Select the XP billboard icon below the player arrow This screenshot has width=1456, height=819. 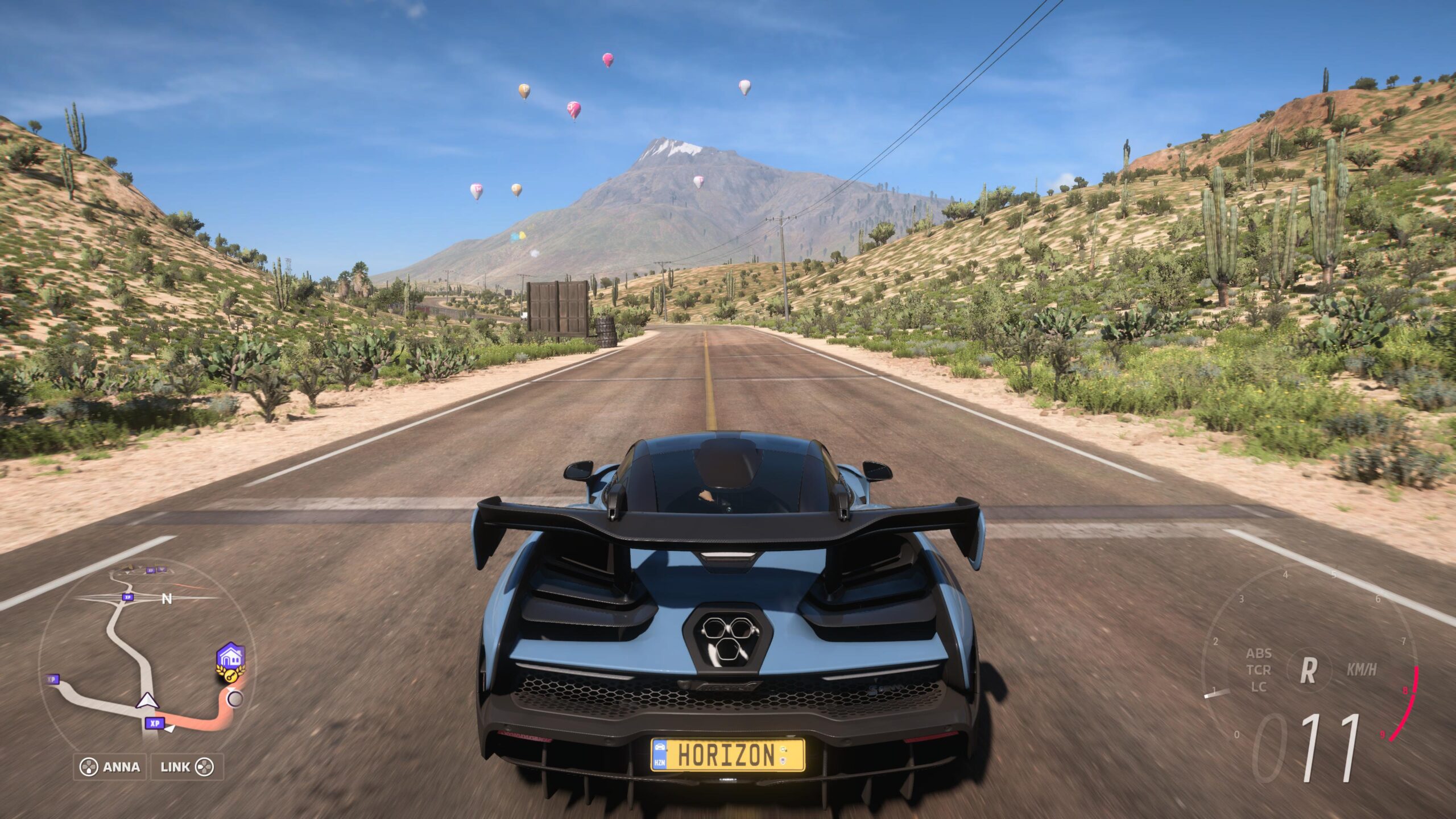pyautogui.click(x=155, y=723)
